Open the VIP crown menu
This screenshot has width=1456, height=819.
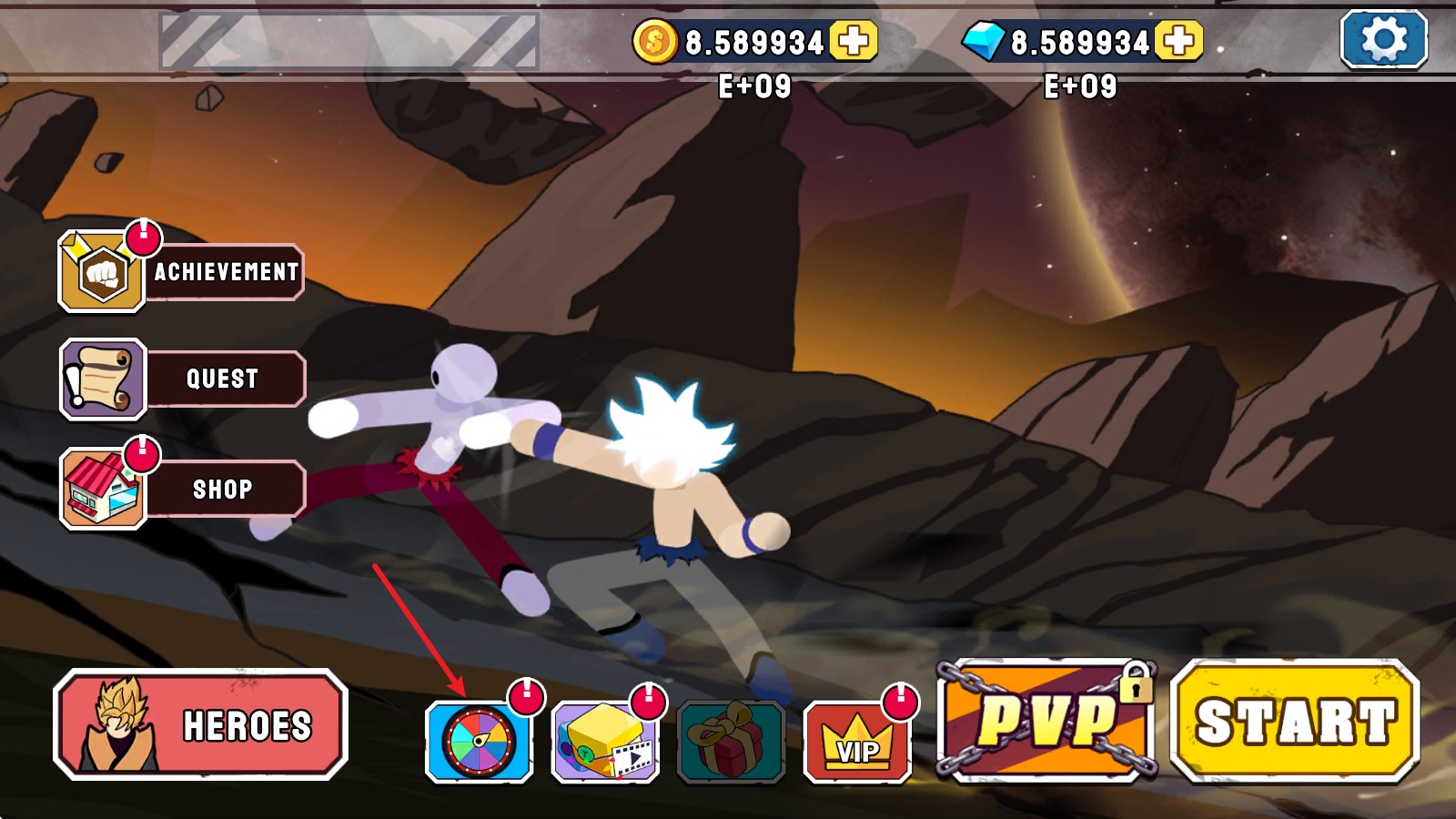(857, 742)
